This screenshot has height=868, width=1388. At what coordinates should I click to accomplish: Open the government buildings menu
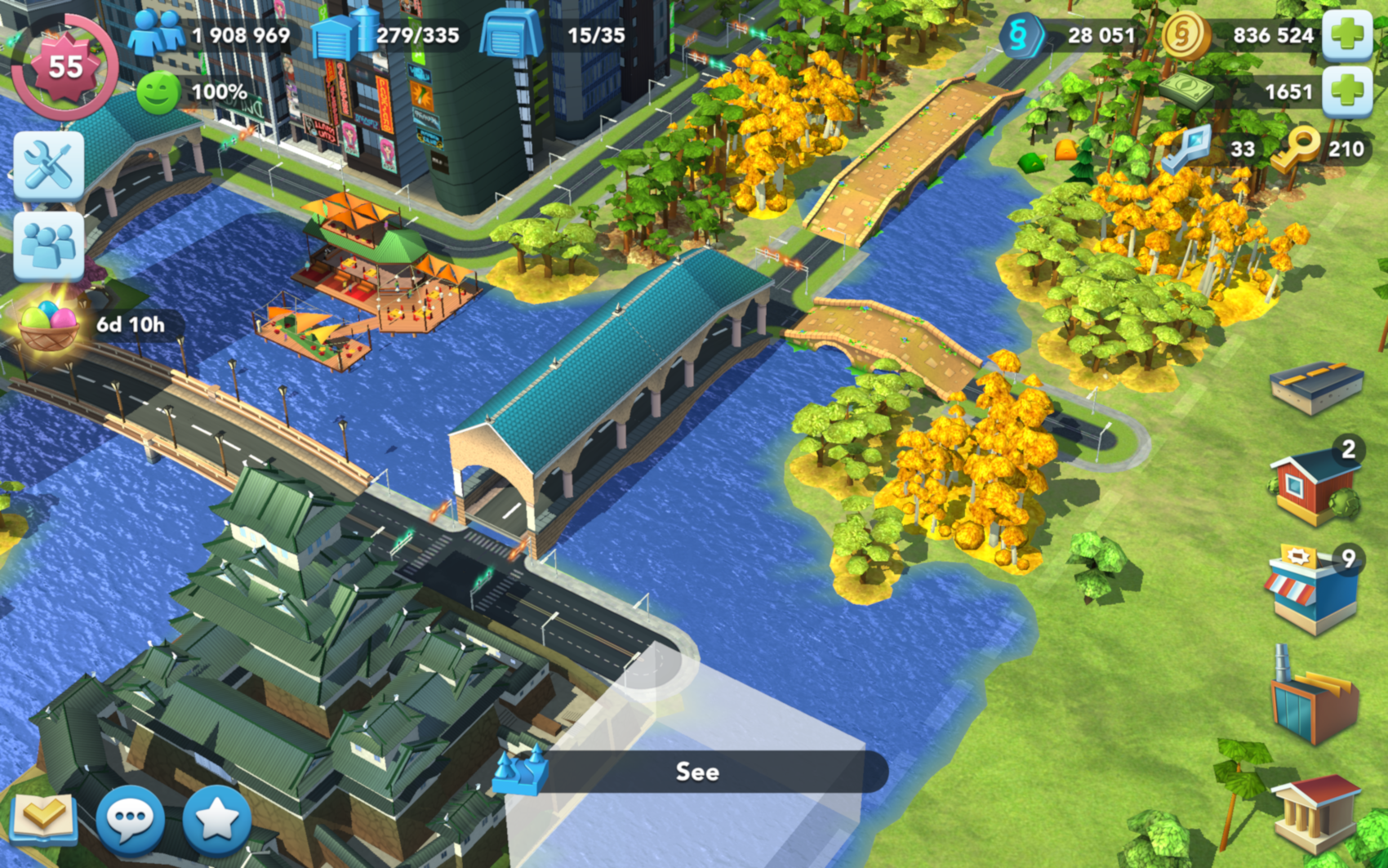pyautogui.click(x=1316, y=812)
